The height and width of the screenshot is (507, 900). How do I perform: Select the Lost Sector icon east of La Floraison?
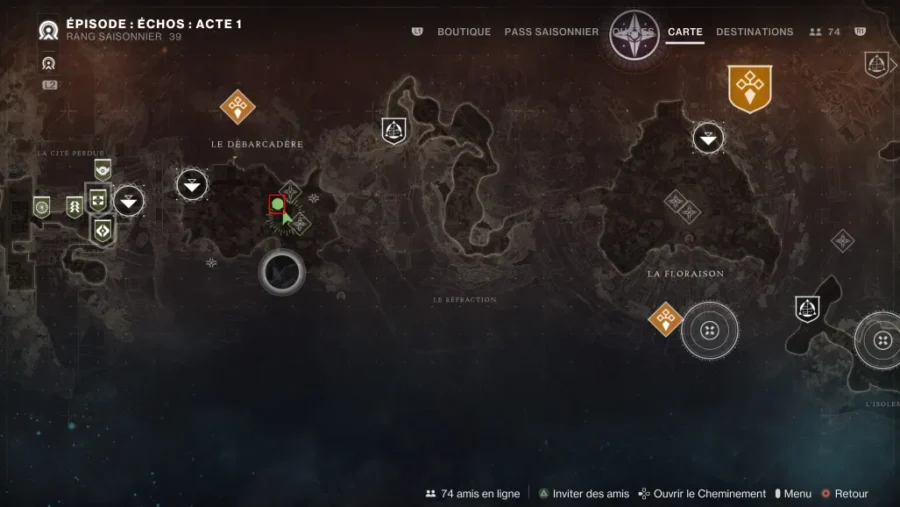pos(807,309)
